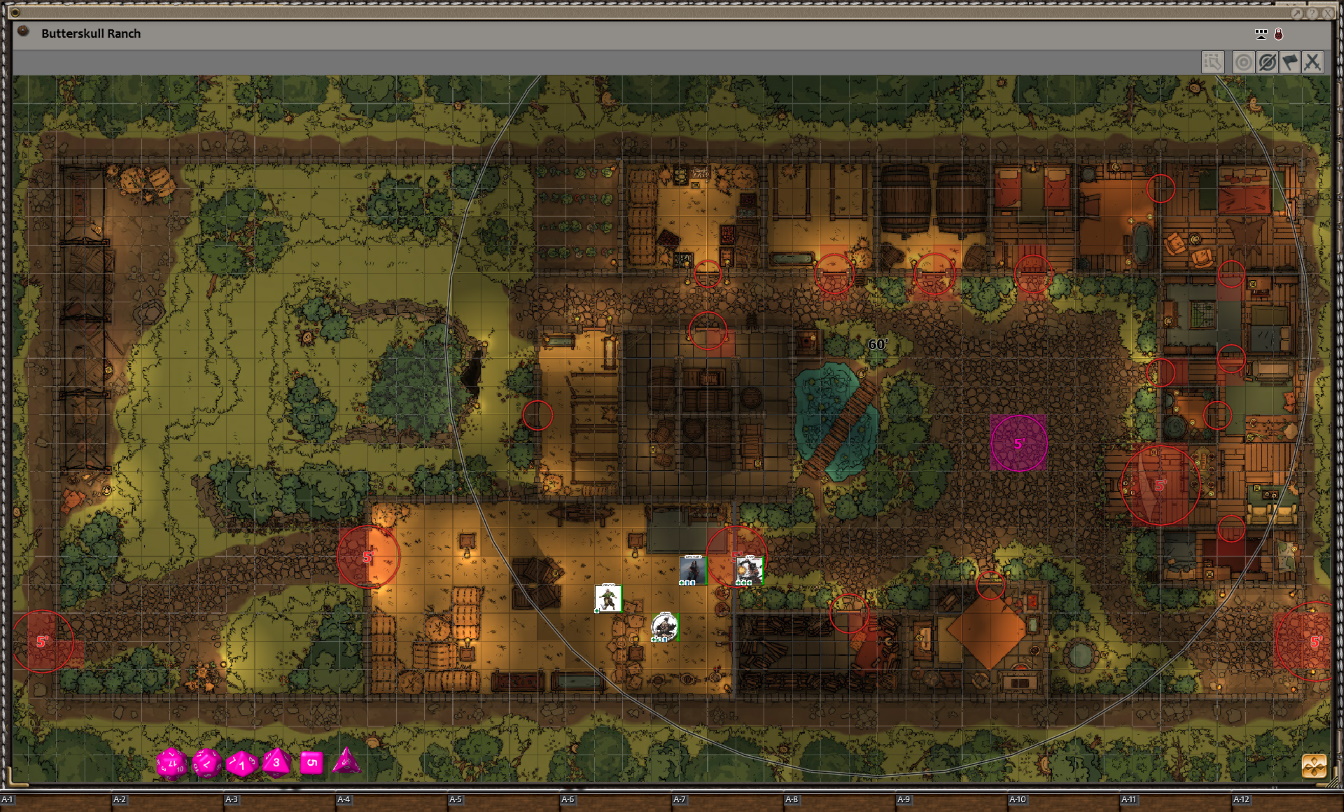The width and height of the screenshot is (1344, 812).
Task: Open help with the question mark button
Action: coord(1313,13)
